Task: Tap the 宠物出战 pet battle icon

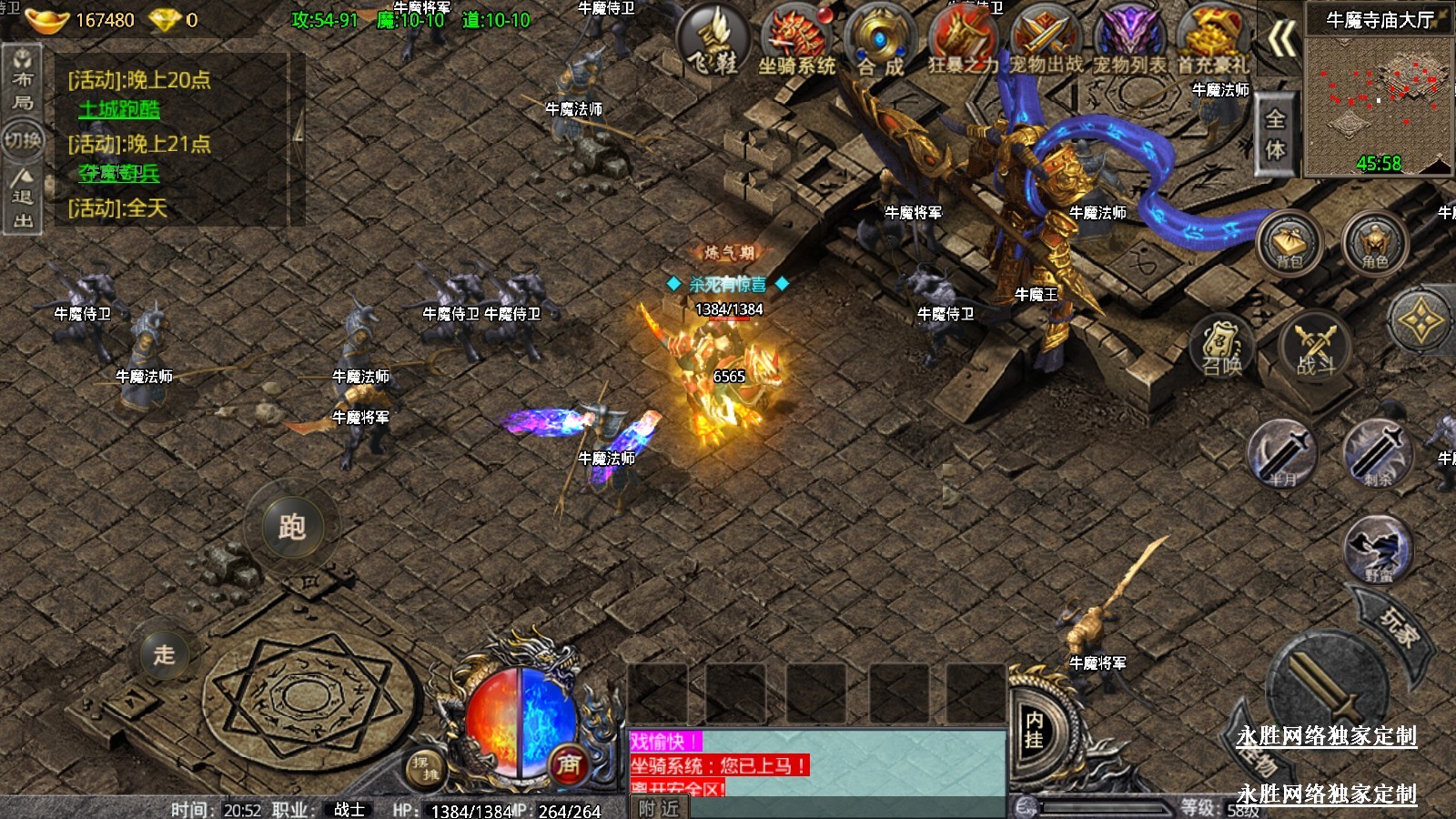Action: pyautogui.click(x=1046, y=40)
